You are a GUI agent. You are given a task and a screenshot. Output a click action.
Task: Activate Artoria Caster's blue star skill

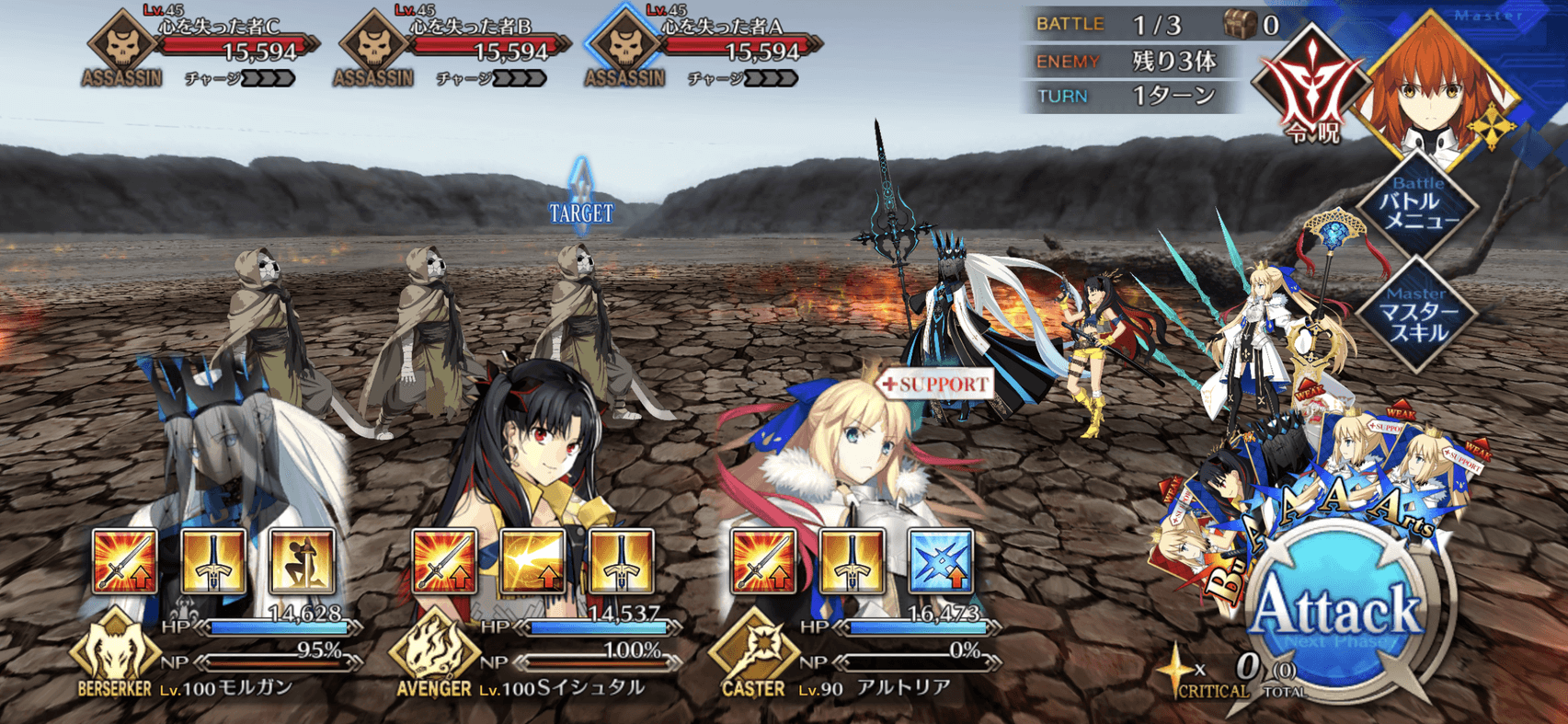point(940,560)
